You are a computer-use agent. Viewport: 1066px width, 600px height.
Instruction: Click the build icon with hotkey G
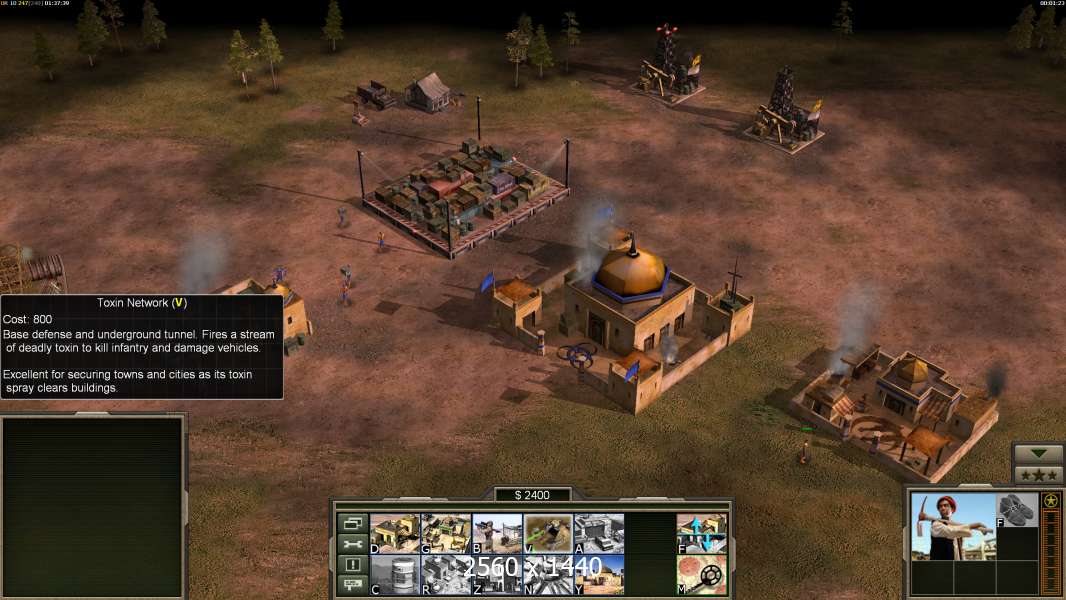[446, 534]
